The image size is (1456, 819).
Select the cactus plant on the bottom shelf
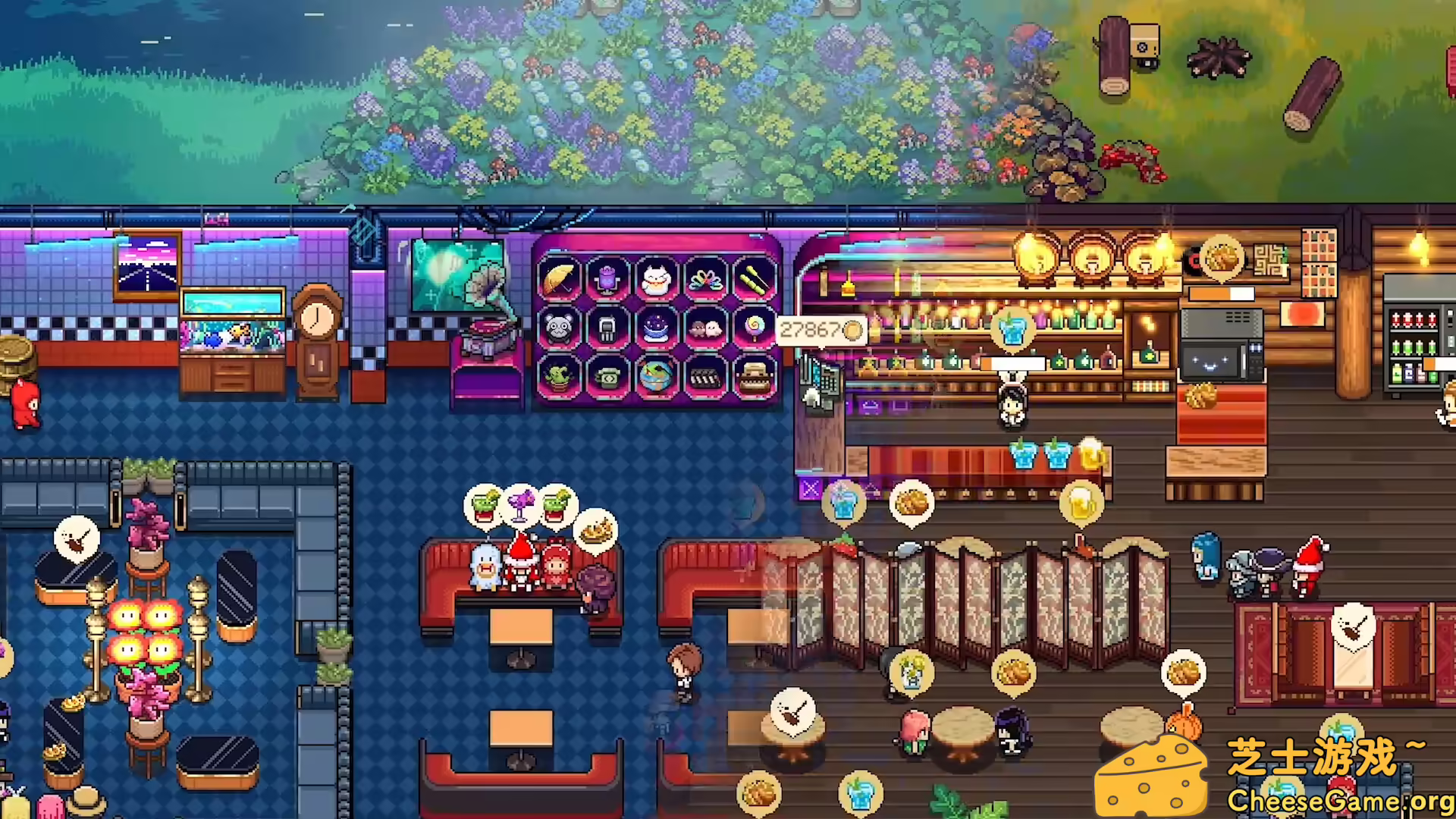click(x=560, y=378)
